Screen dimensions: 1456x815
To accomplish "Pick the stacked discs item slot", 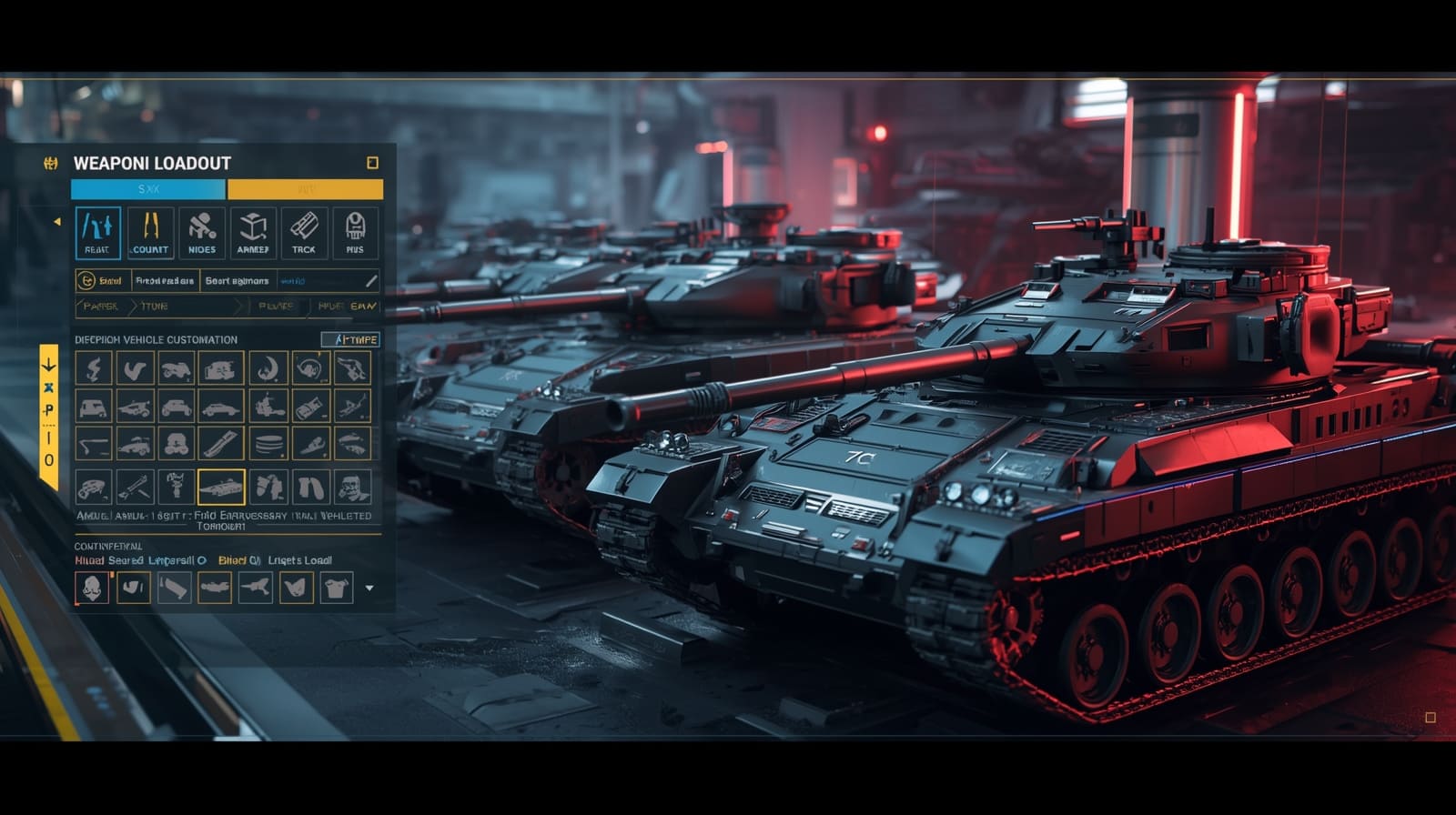I will point(268,445).
